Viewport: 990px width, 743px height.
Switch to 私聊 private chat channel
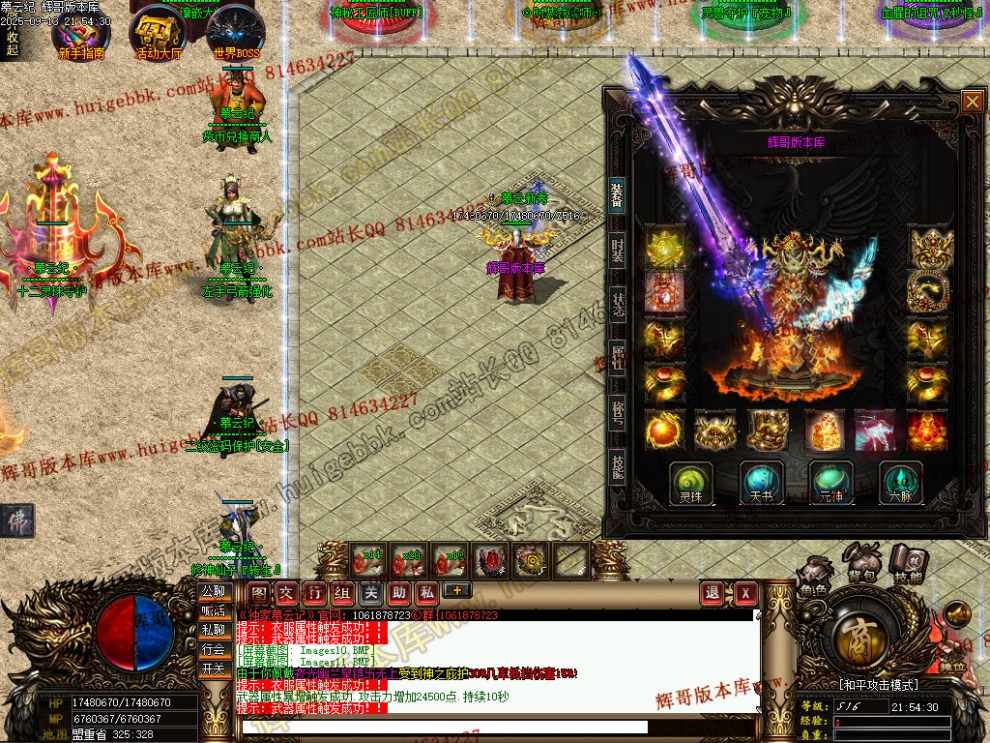213,630
